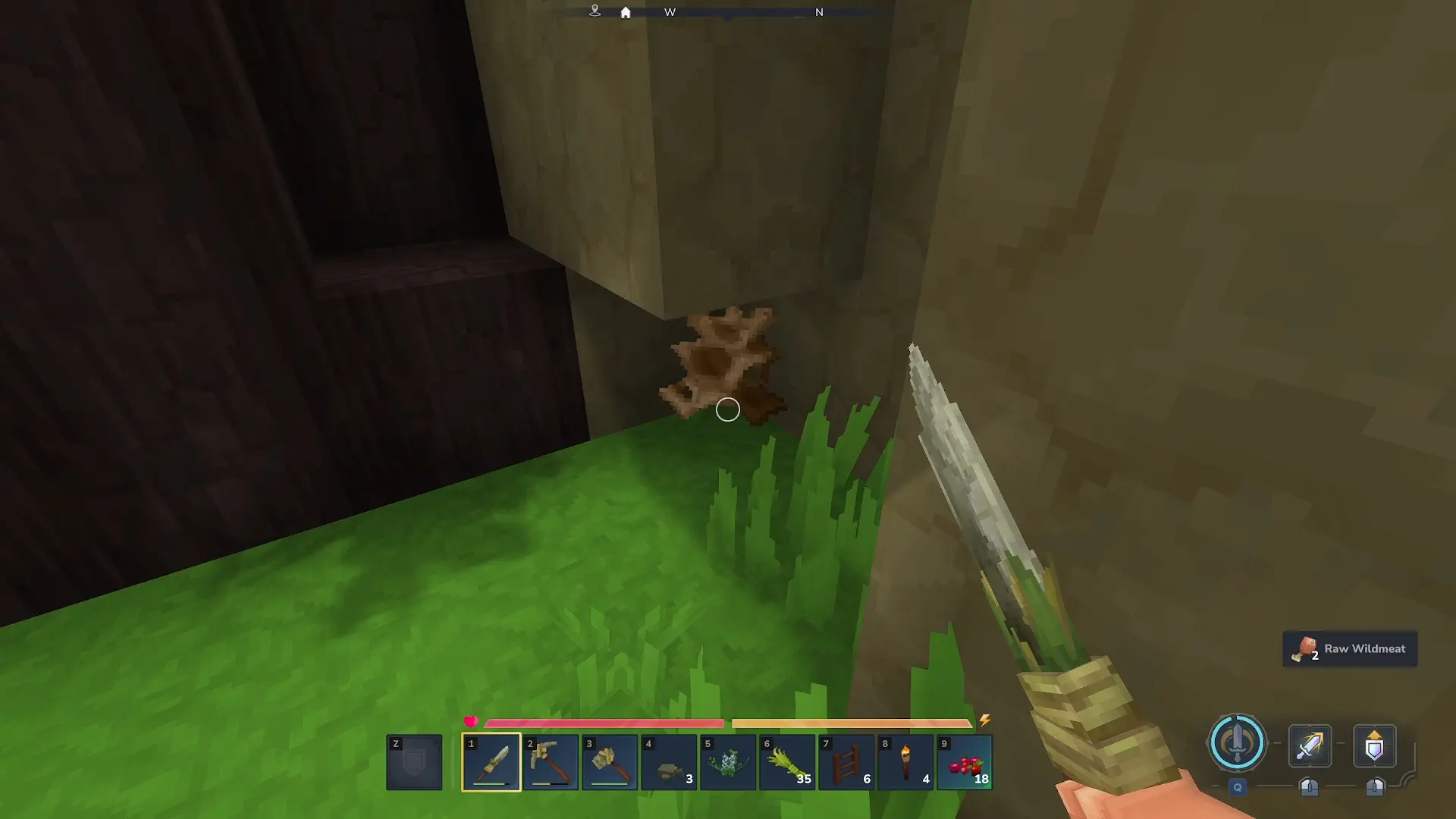Use the sword slash attack icon
The height and width of the screenshot is (819, 1456).
coord(1310,745)
